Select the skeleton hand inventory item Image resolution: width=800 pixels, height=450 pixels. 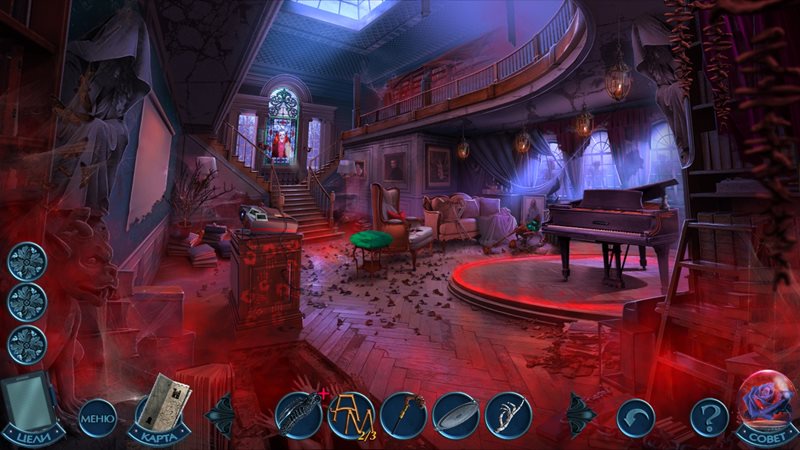tap(508, 413)
